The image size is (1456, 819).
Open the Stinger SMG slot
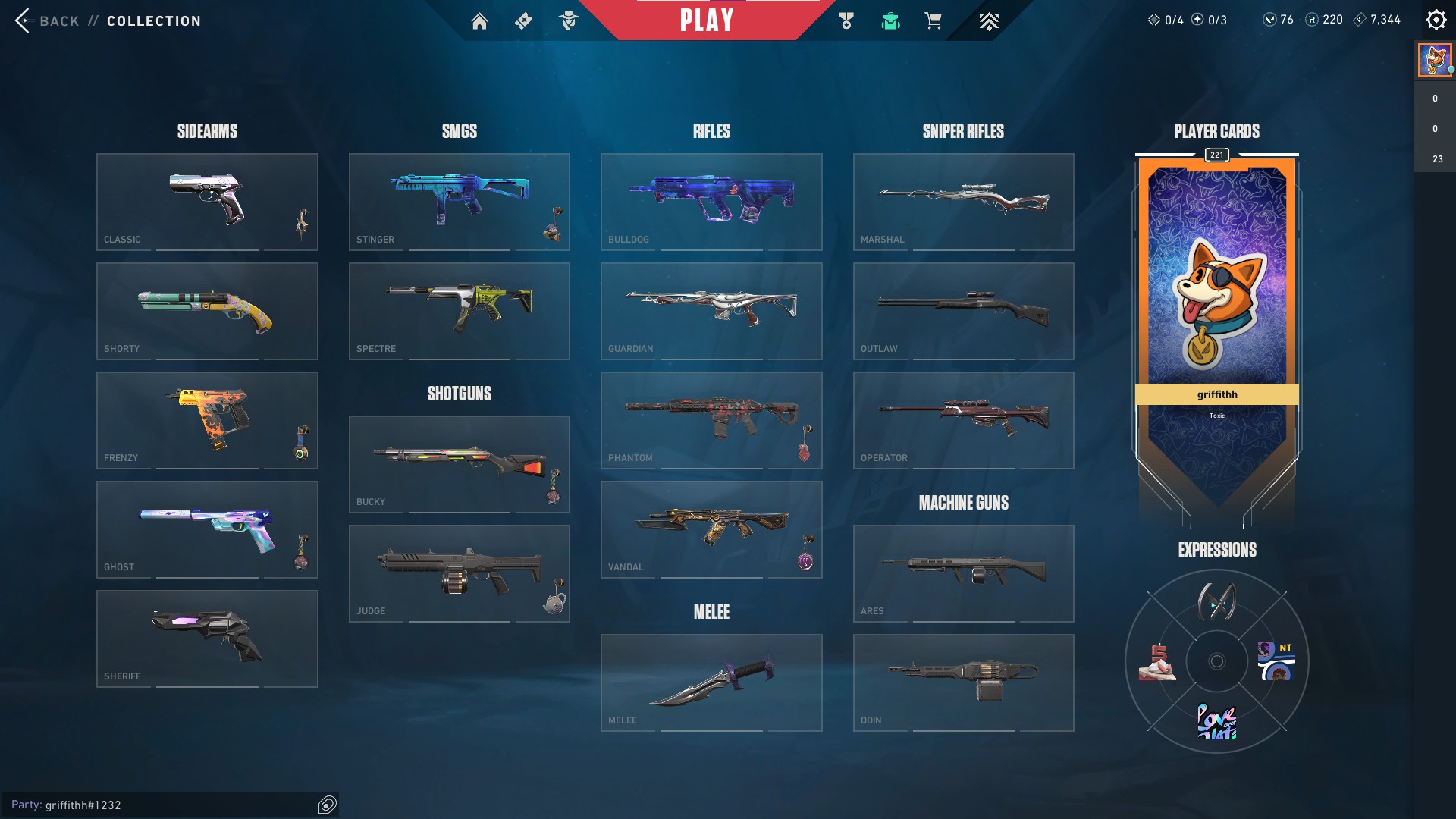pos(459,202)
